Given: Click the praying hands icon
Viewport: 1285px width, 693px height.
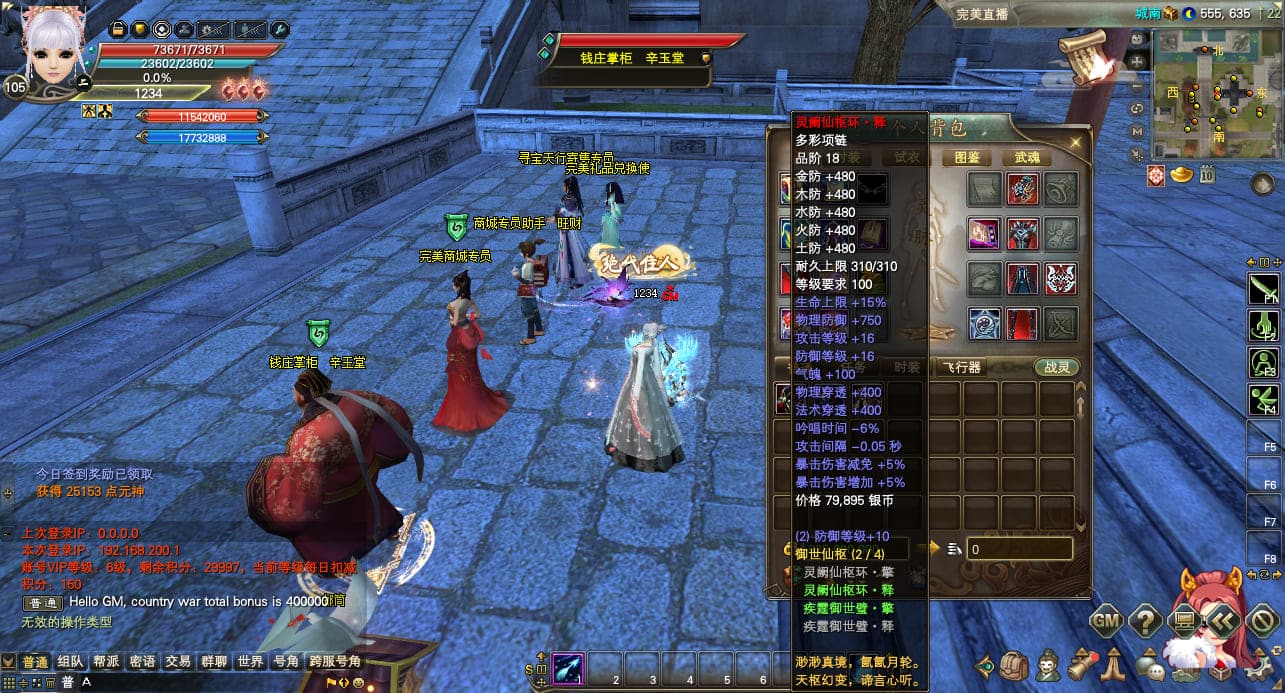Looking at the screenshot, I should point(1115,666).
